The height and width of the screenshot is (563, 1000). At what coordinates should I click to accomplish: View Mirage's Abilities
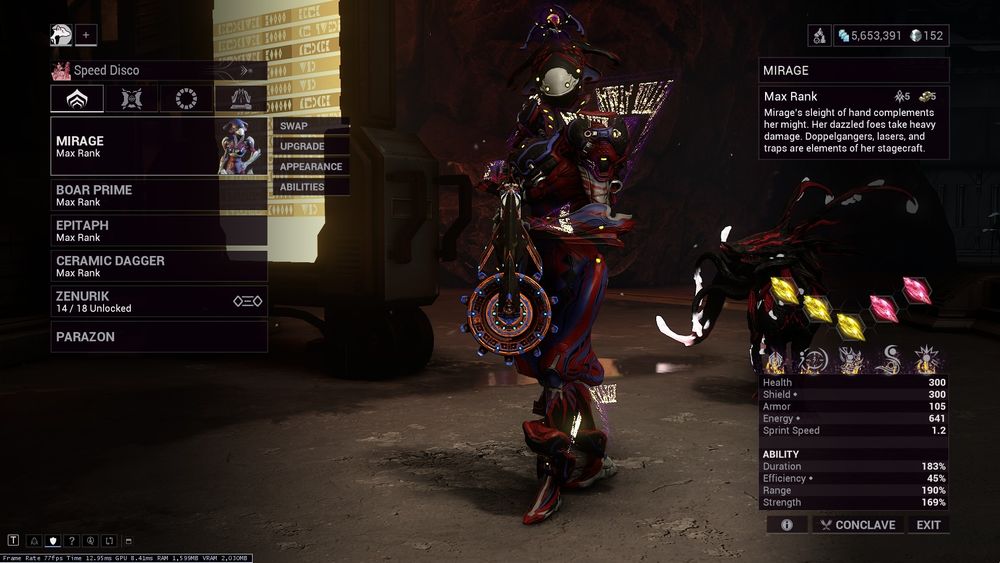tap(310, 187)
